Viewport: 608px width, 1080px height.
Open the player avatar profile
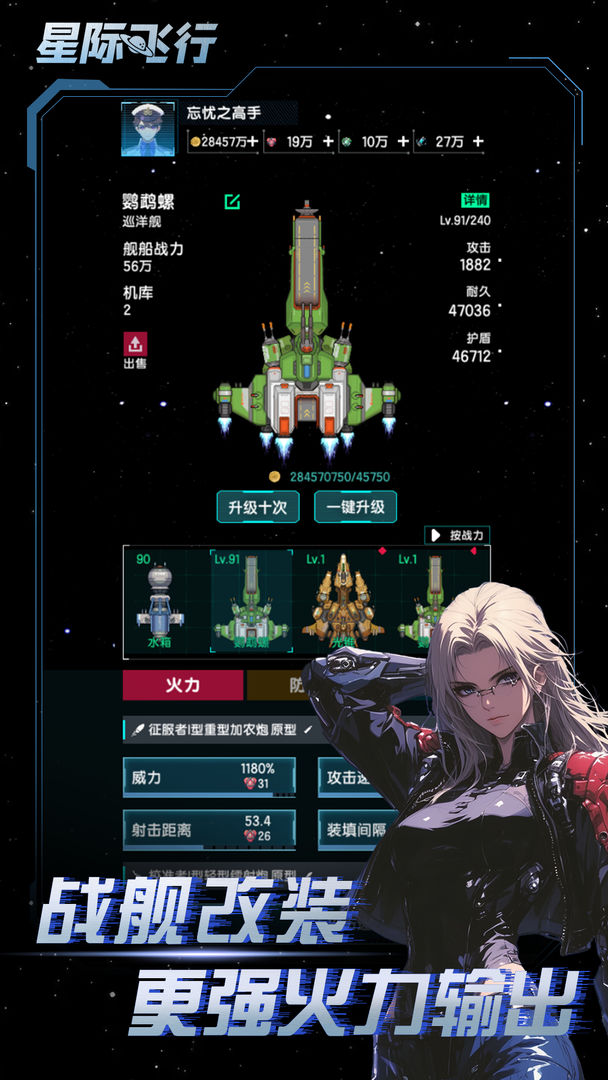point(147,129)
